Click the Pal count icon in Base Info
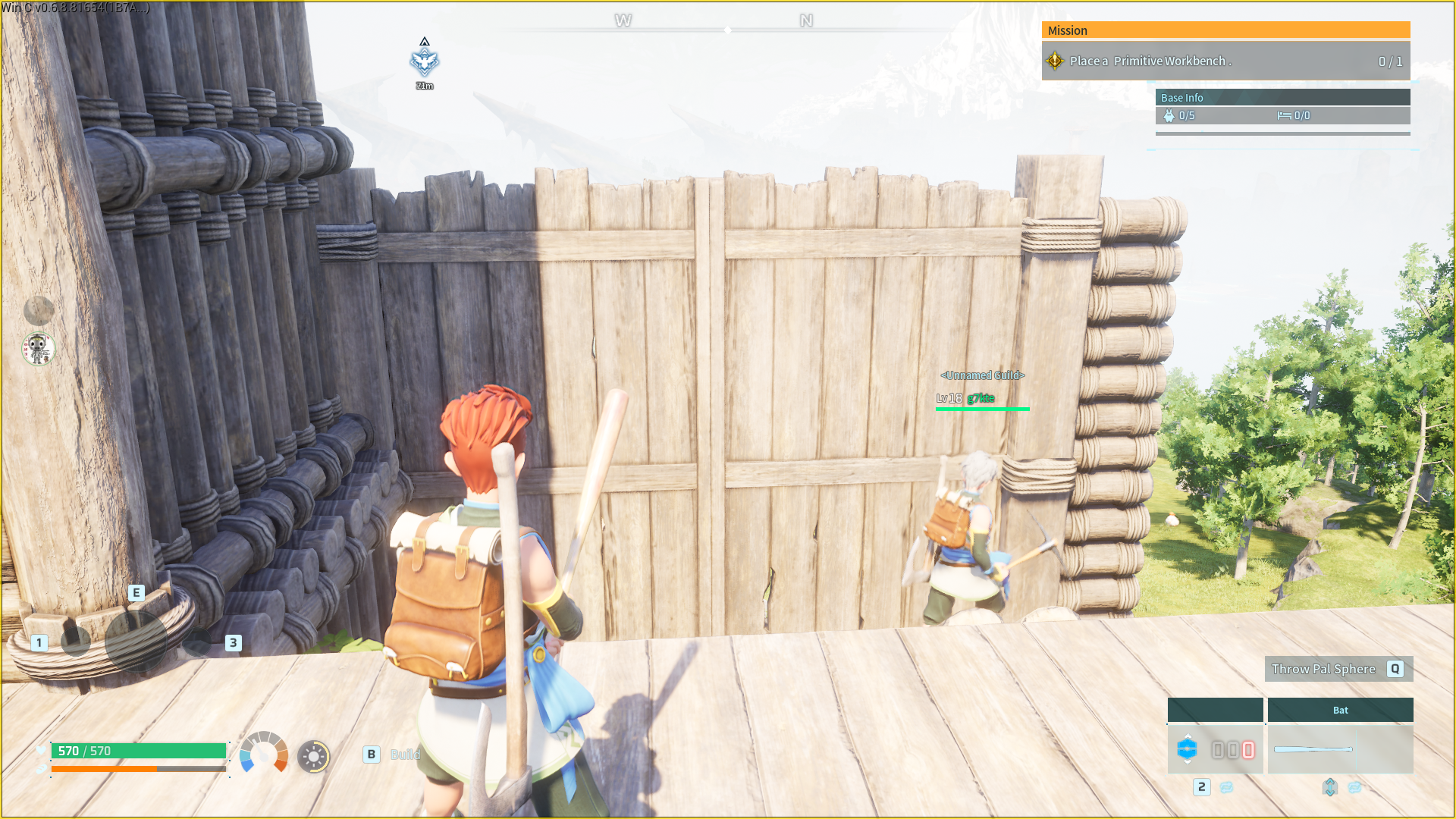The image size is (1456, 819). [1169, 115]
